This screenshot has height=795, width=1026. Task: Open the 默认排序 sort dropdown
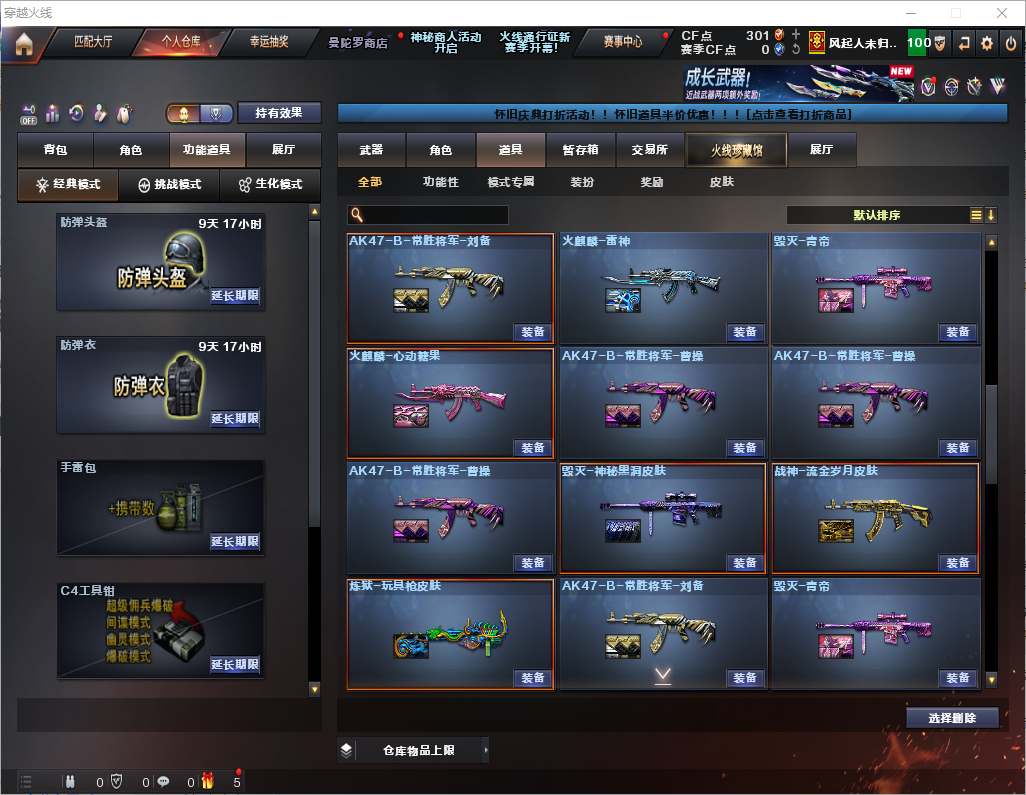pyautogui.click(x=877, y=215)
